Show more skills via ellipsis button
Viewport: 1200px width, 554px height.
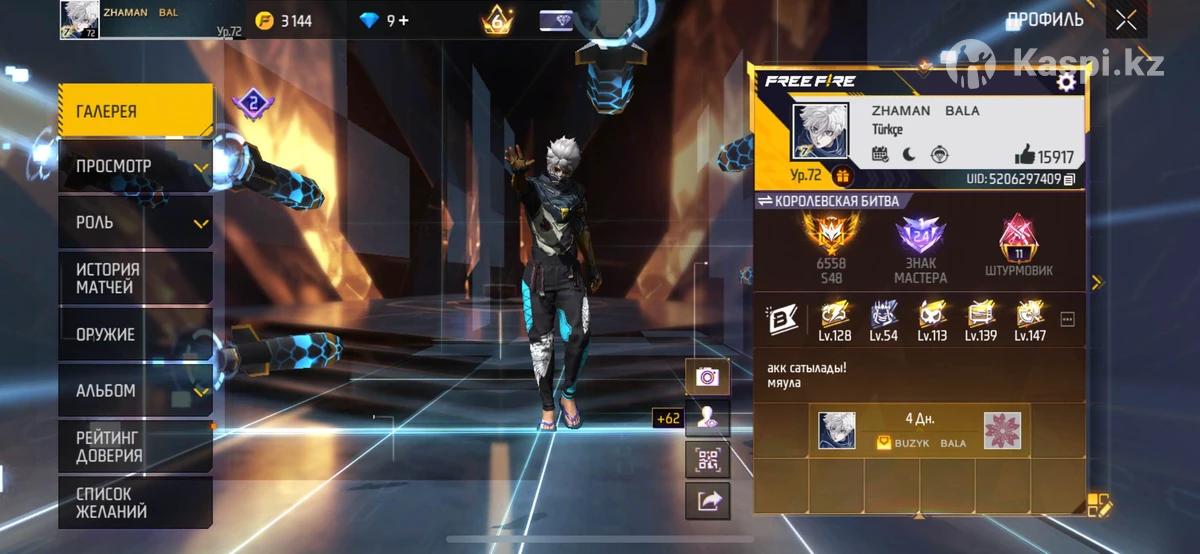click(1067, 319)
